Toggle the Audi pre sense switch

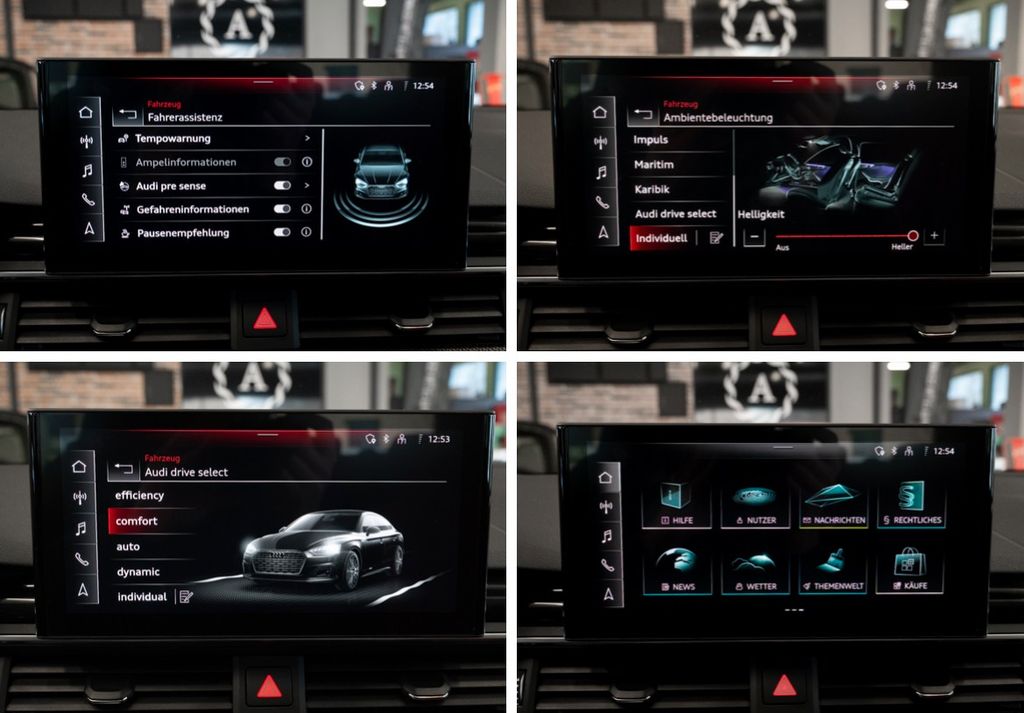(282, 186)
